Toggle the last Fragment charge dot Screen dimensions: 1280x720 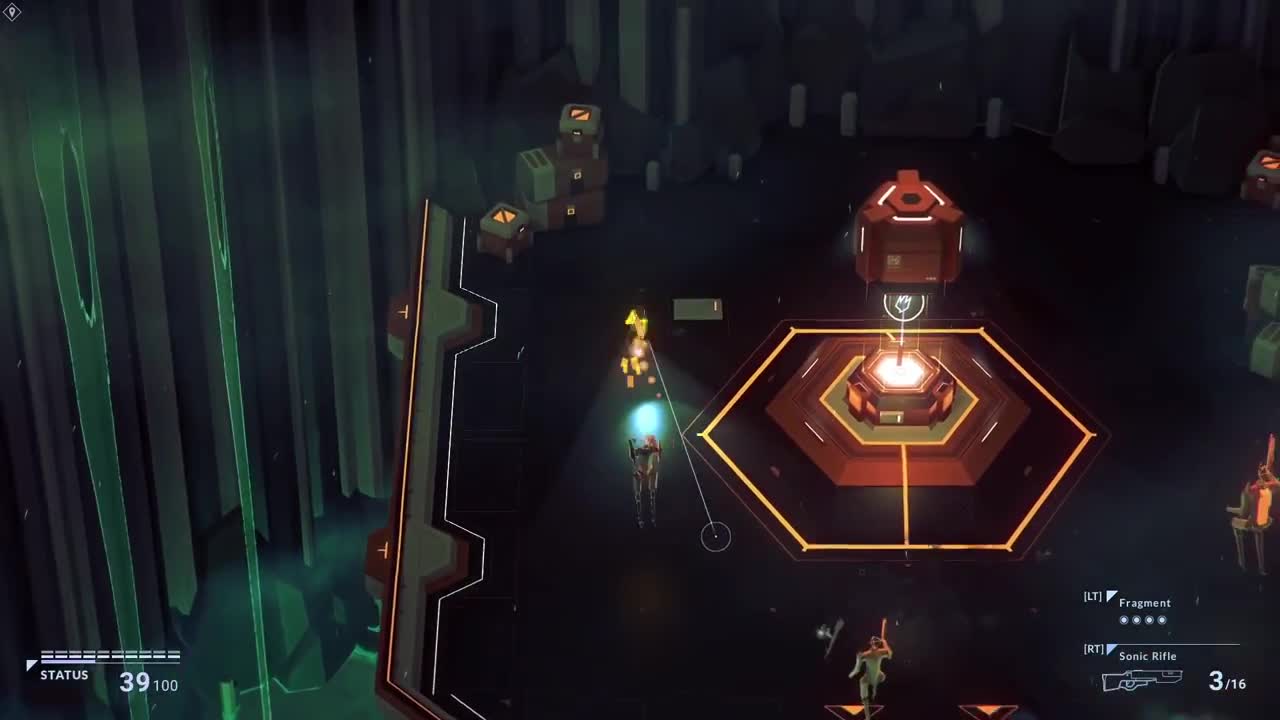coord(1161,620)
